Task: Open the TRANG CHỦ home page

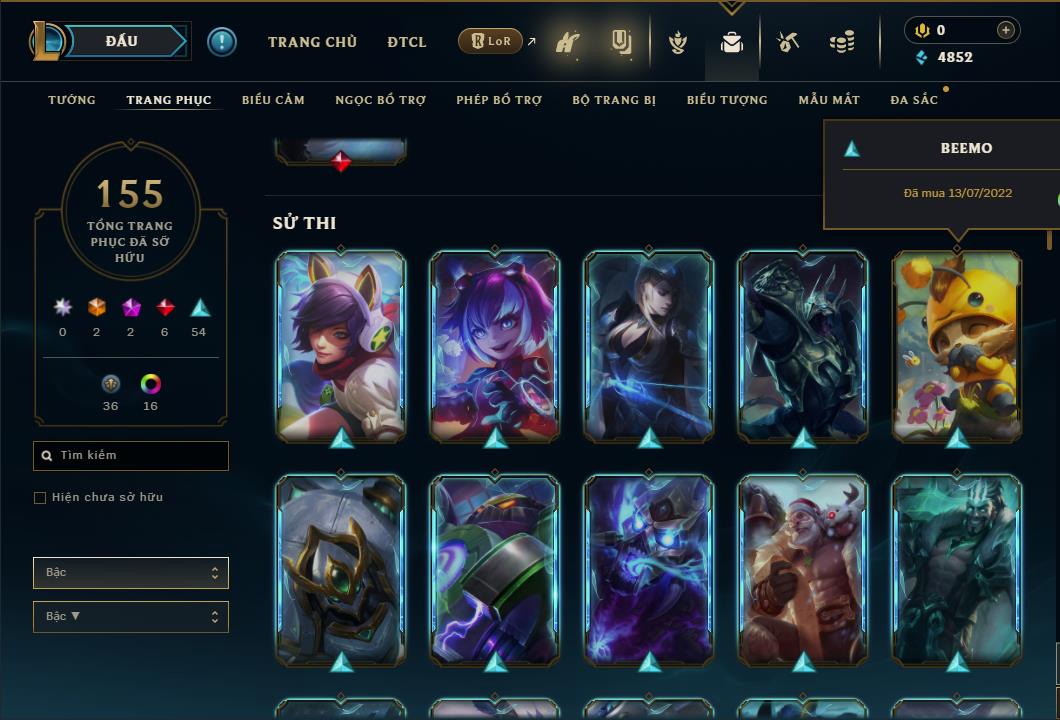Action: tap(312, 42)
